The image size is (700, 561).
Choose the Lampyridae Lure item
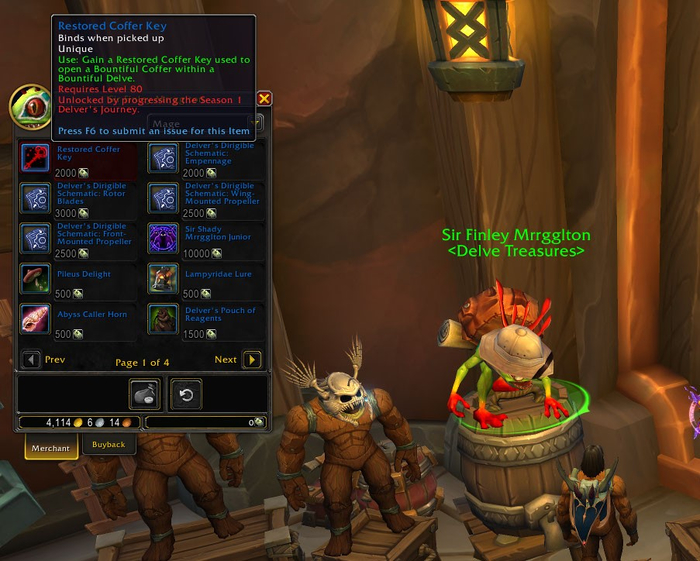click(164, 278)
